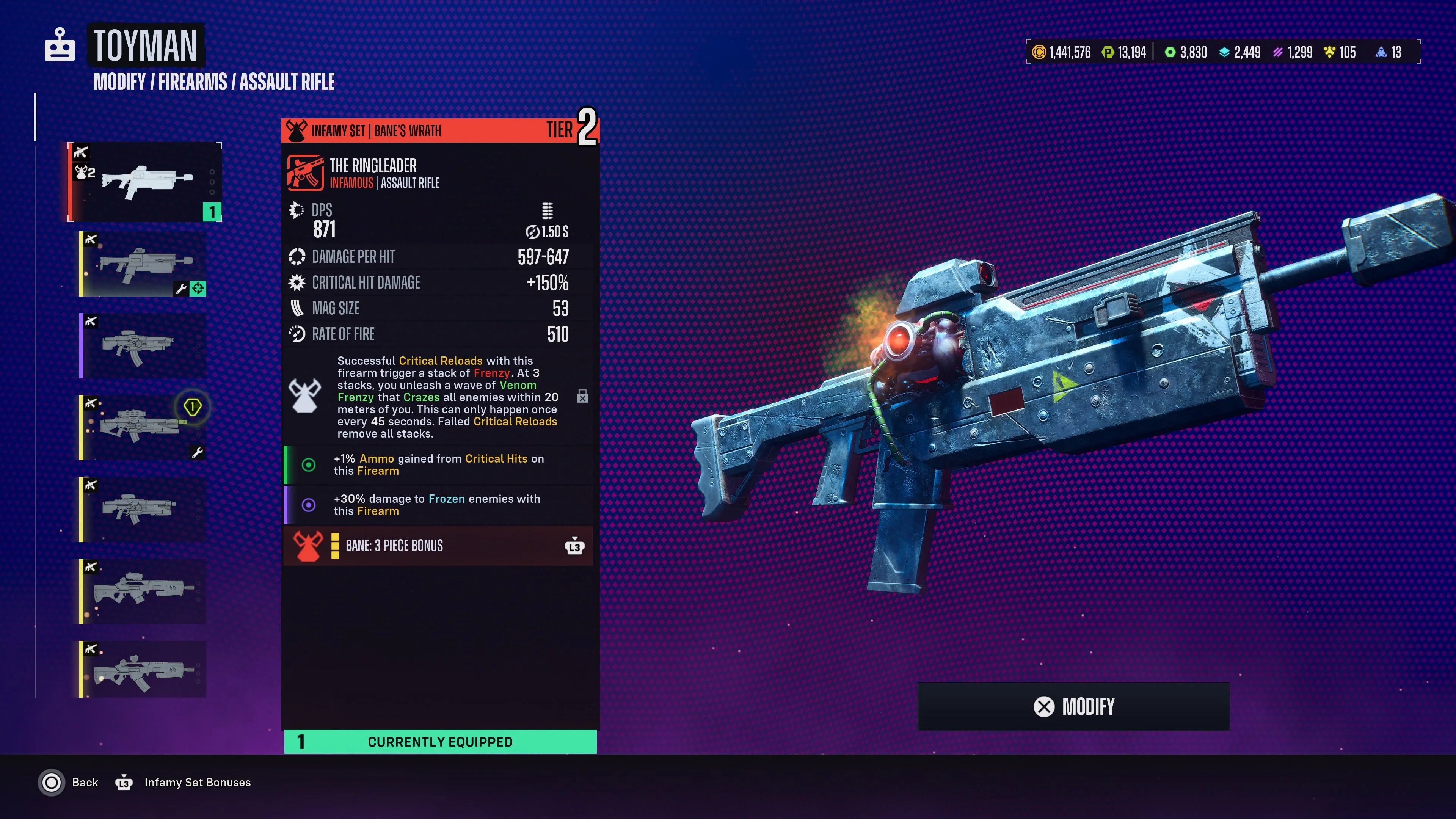Open the lock icon beside the Frenzy description
The image size is (1456, 819).
click(582, 397)
